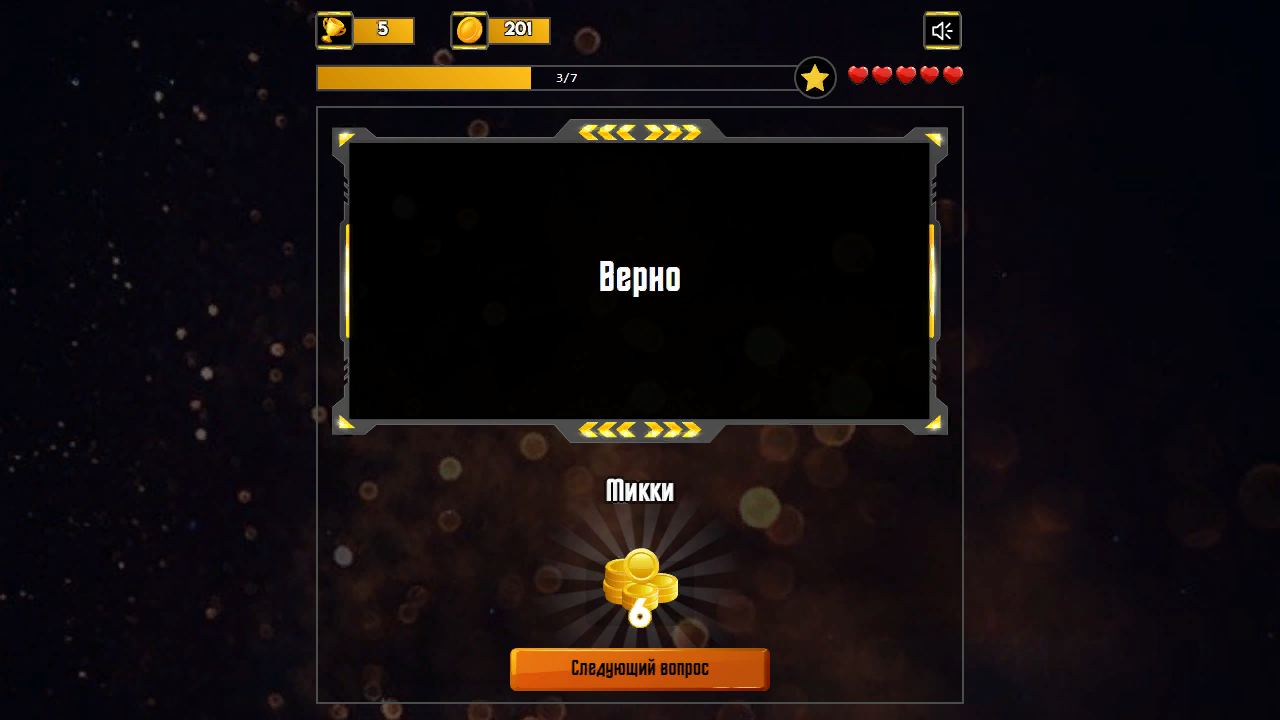Click the last heart life icon
Image resolution: width=1280 pixels, height=720 pixels.
point(951,74)
